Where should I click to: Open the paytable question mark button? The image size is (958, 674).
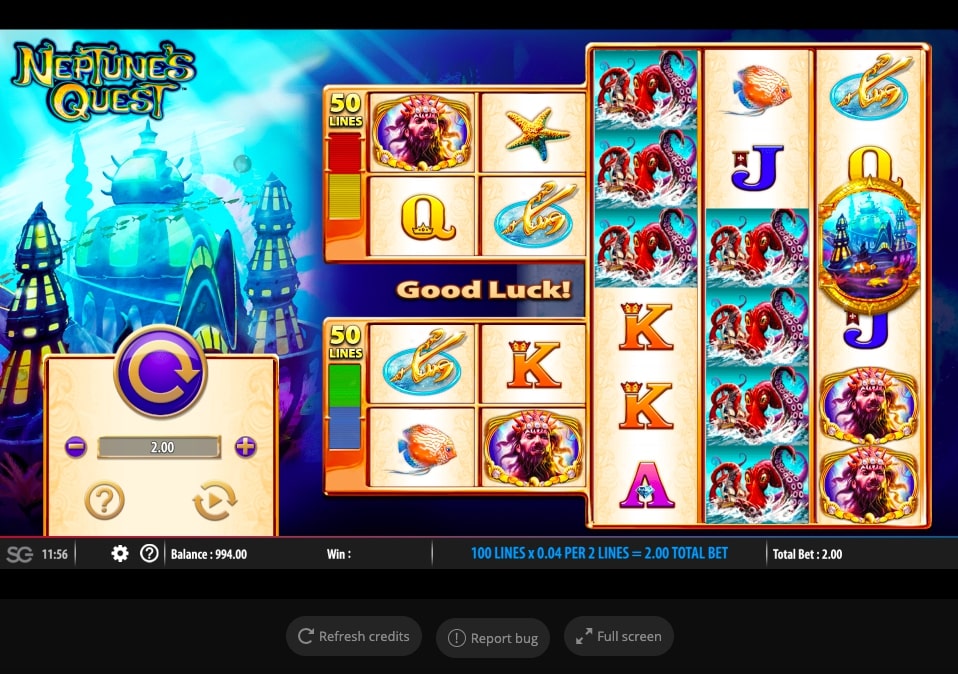click(x=105, y=500)
